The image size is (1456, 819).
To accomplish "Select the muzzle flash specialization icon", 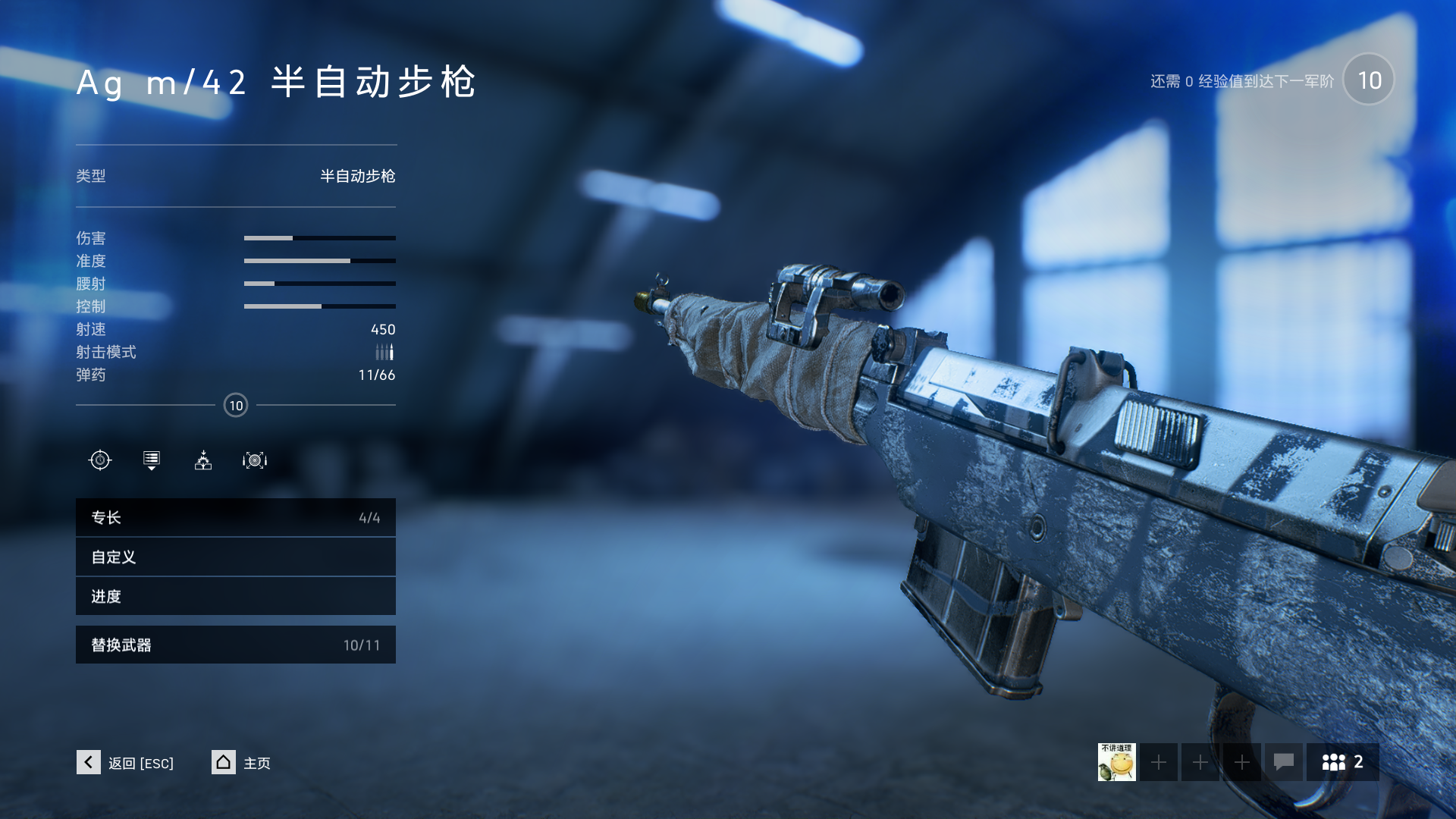I will point(202,460).
